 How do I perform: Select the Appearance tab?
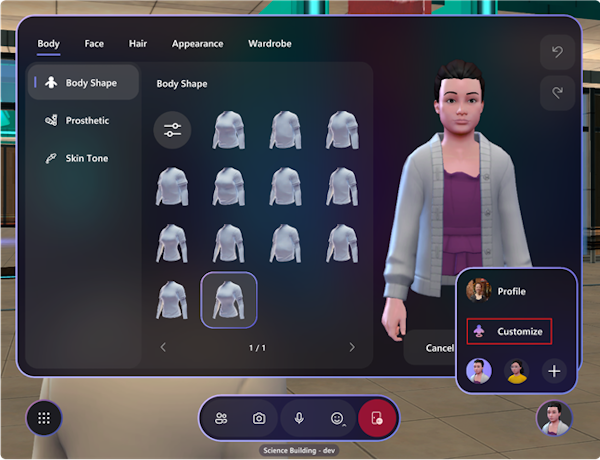196,44
